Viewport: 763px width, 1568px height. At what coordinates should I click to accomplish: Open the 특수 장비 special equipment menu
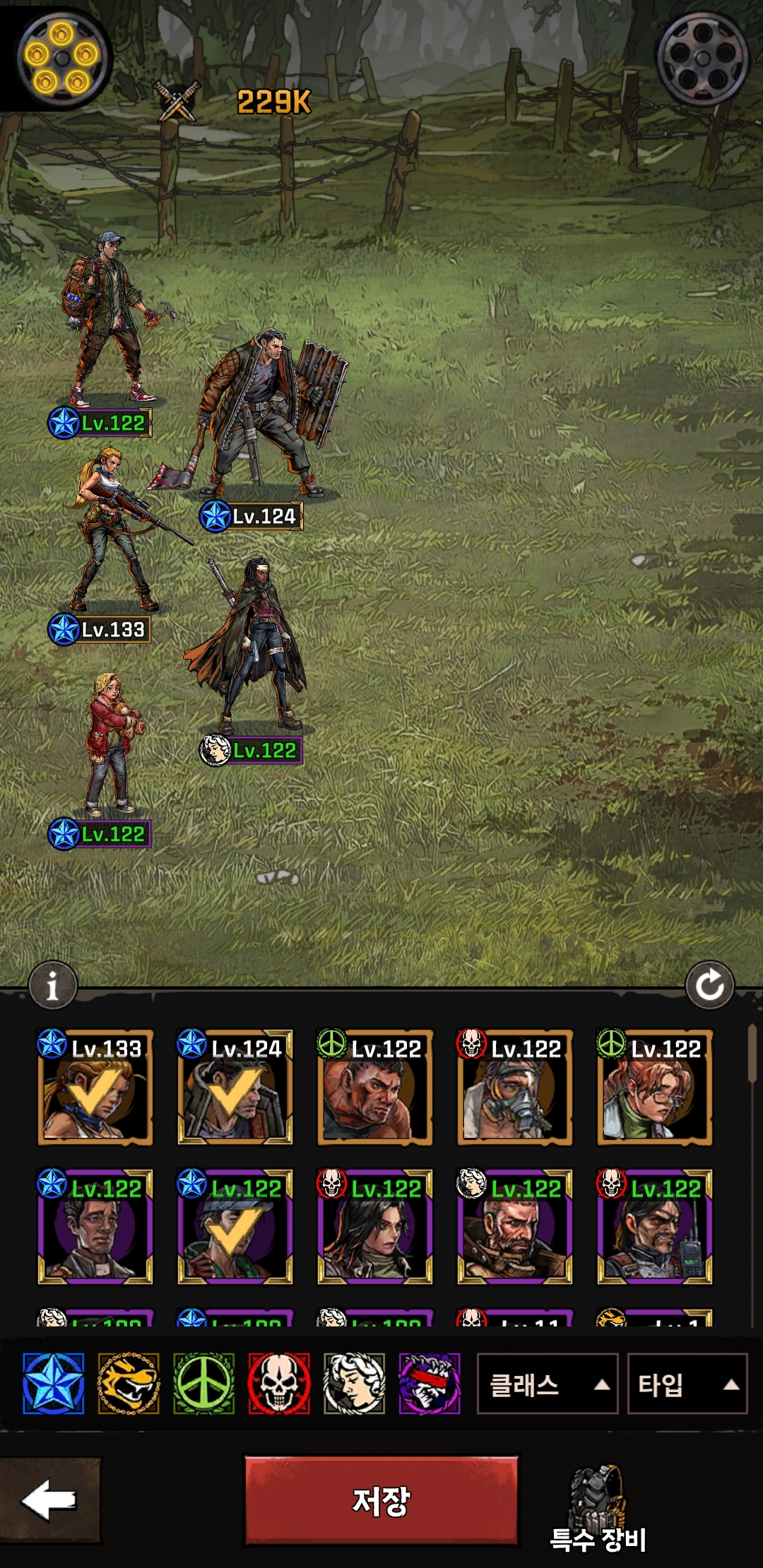598,1508
